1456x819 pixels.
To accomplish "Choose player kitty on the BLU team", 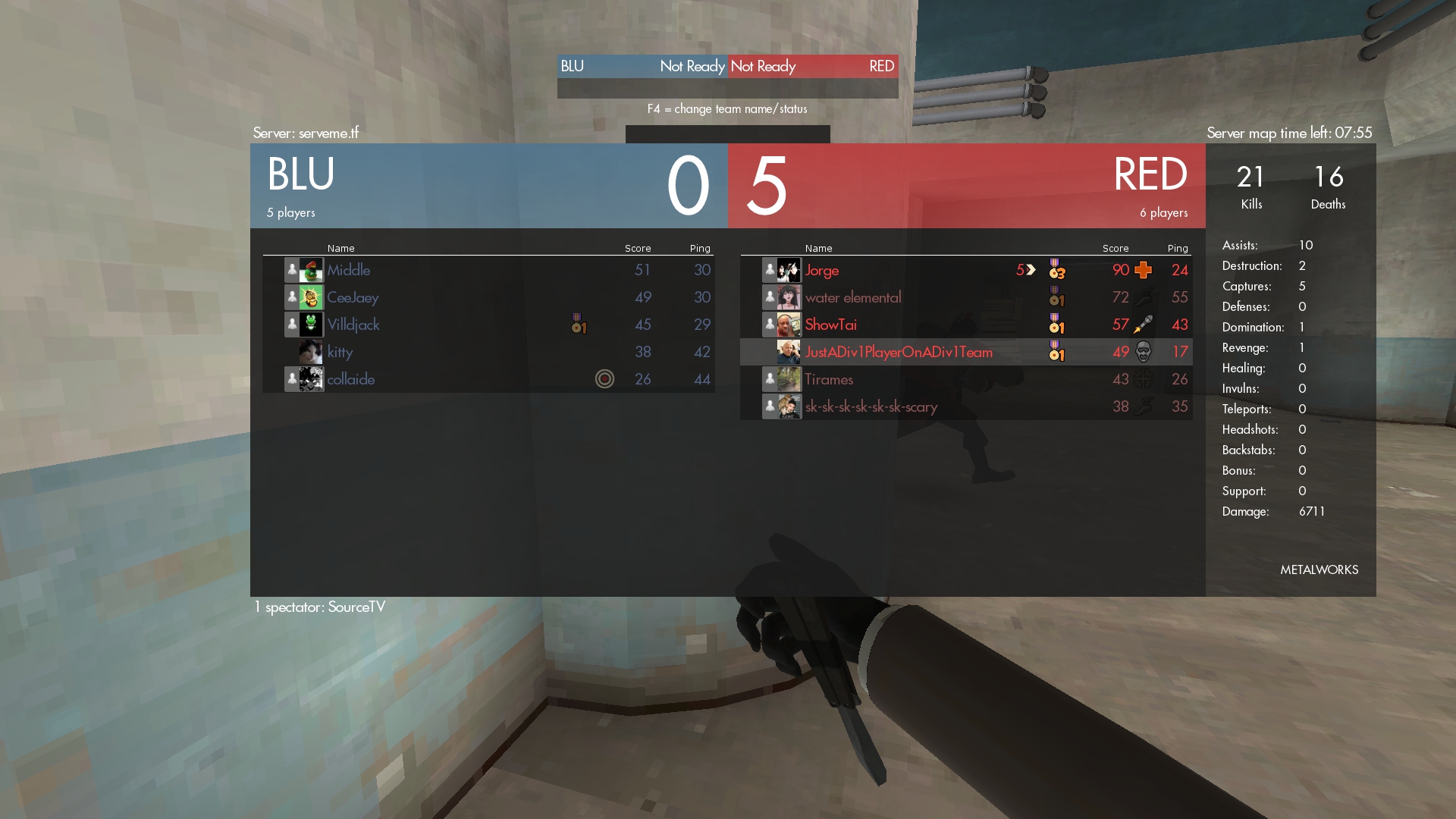I will click(340, 352).
